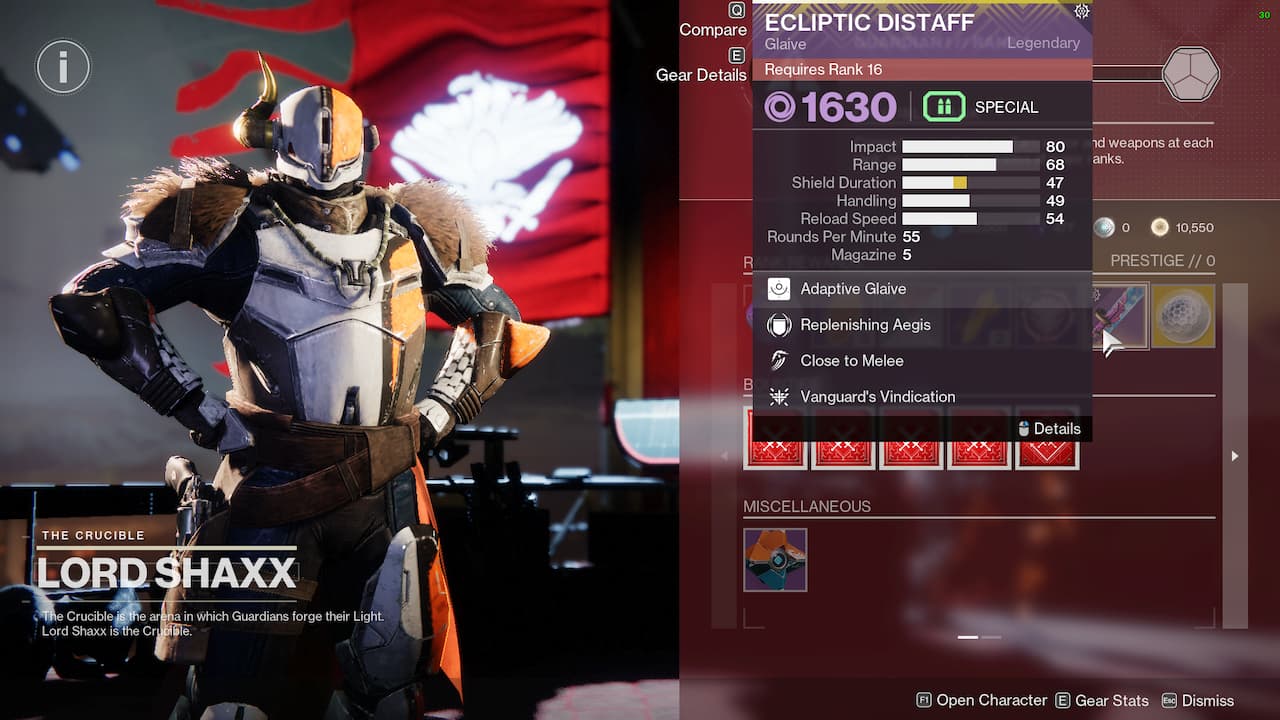
Task: Click the Details button
Action: point(1050,428)
